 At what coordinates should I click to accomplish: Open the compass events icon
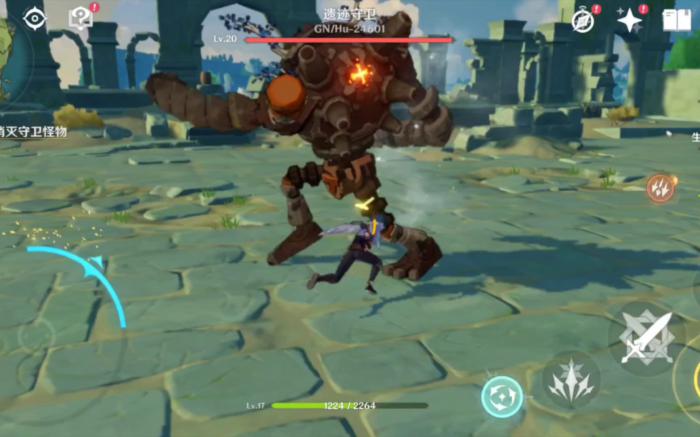click(x=583, y=19)
